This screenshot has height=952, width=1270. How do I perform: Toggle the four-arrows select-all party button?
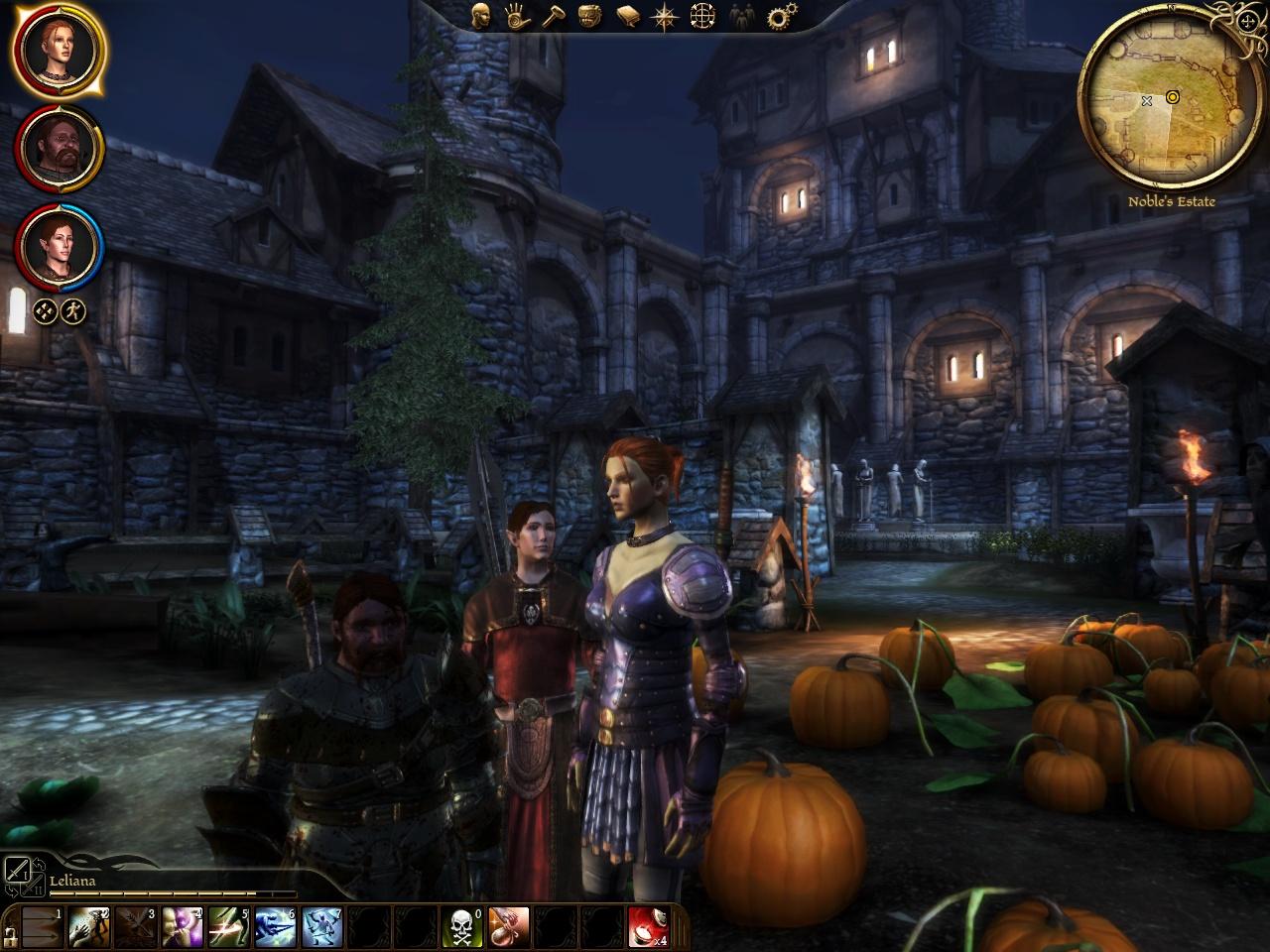click(x=43, y=312)
